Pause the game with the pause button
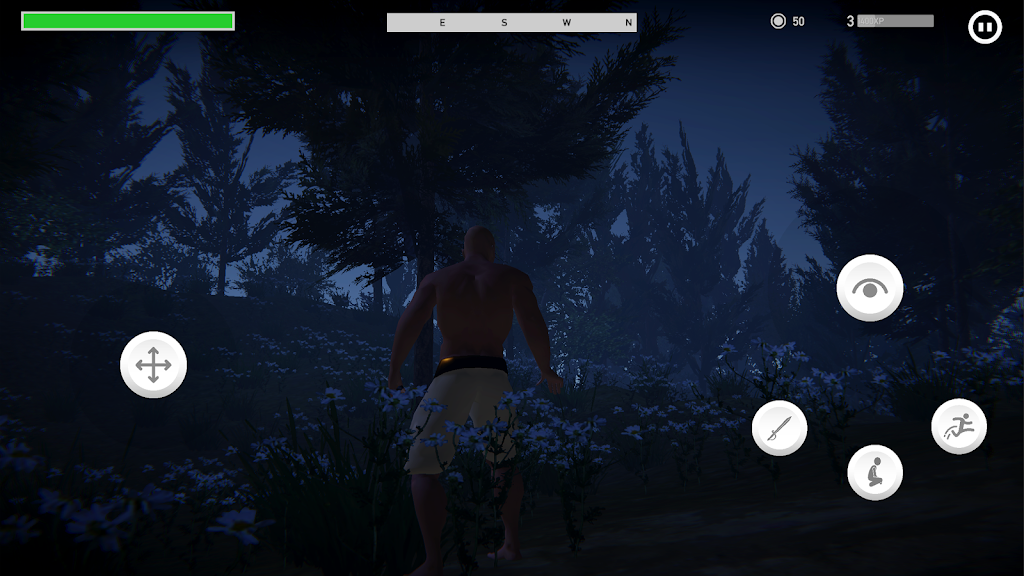This screenshot has height=576, width=1024. point(985,27)
